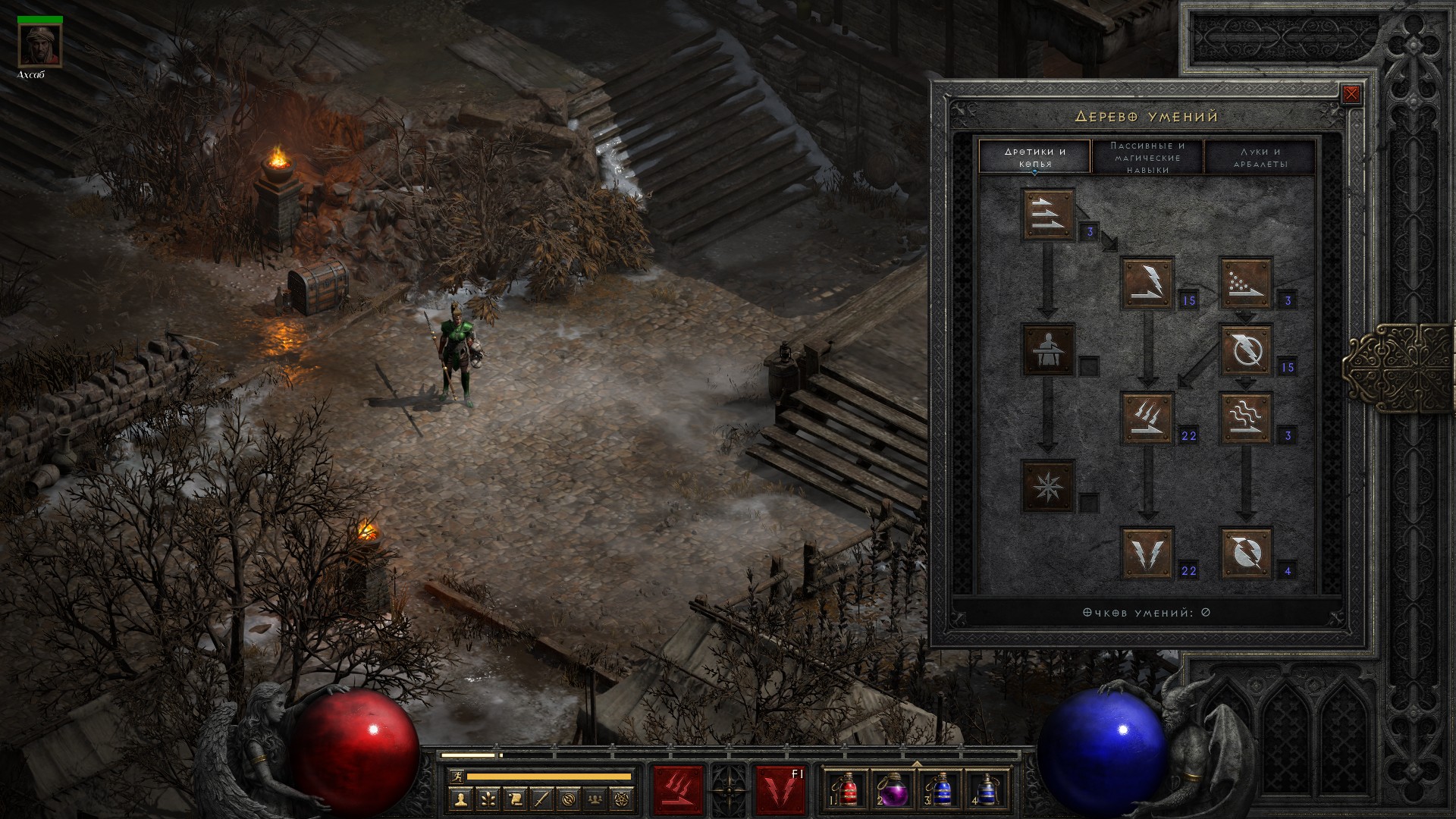Choose the Poison Javelin dotted trail skill
Viewport: 1456px width, 819px height.
(1245, 283)
